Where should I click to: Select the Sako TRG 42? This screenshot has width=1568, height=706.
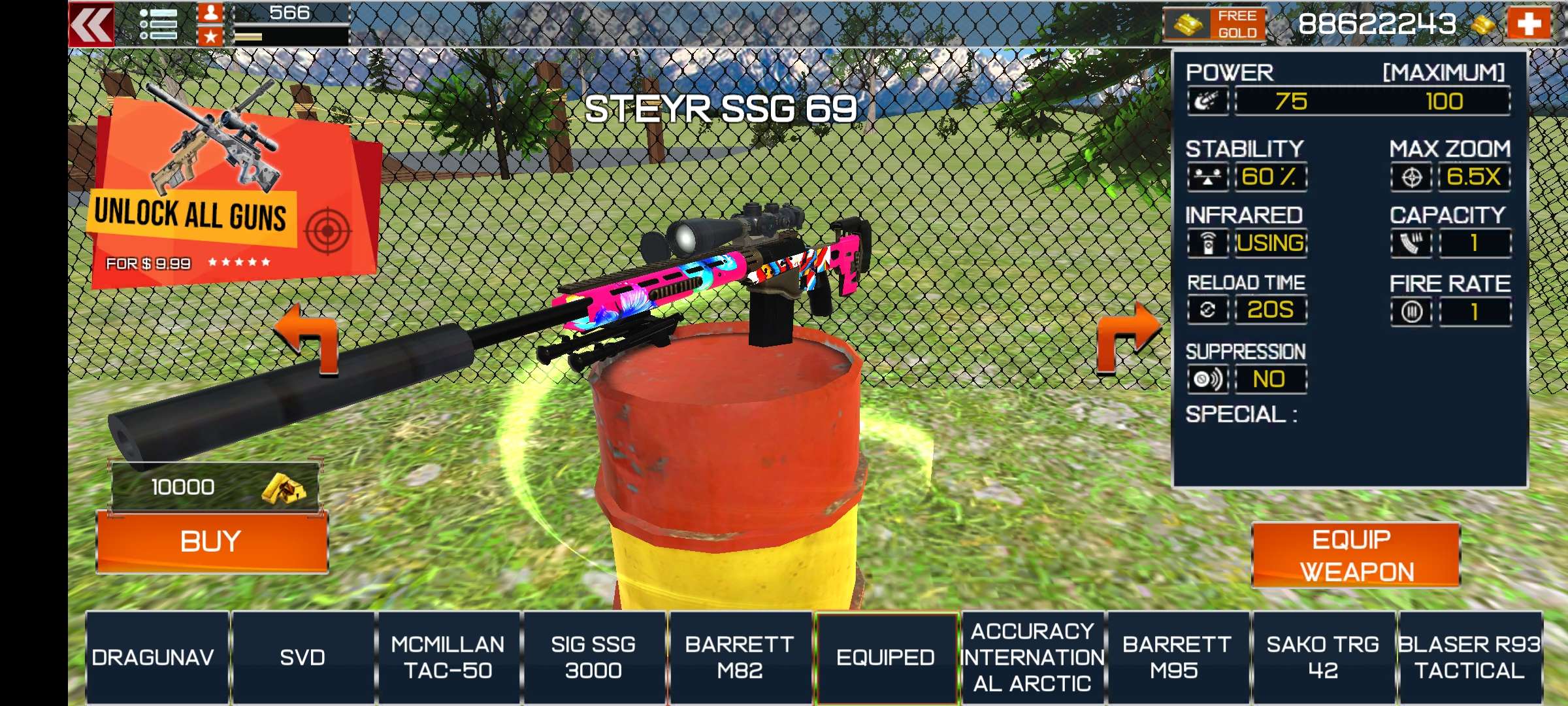1323,657
